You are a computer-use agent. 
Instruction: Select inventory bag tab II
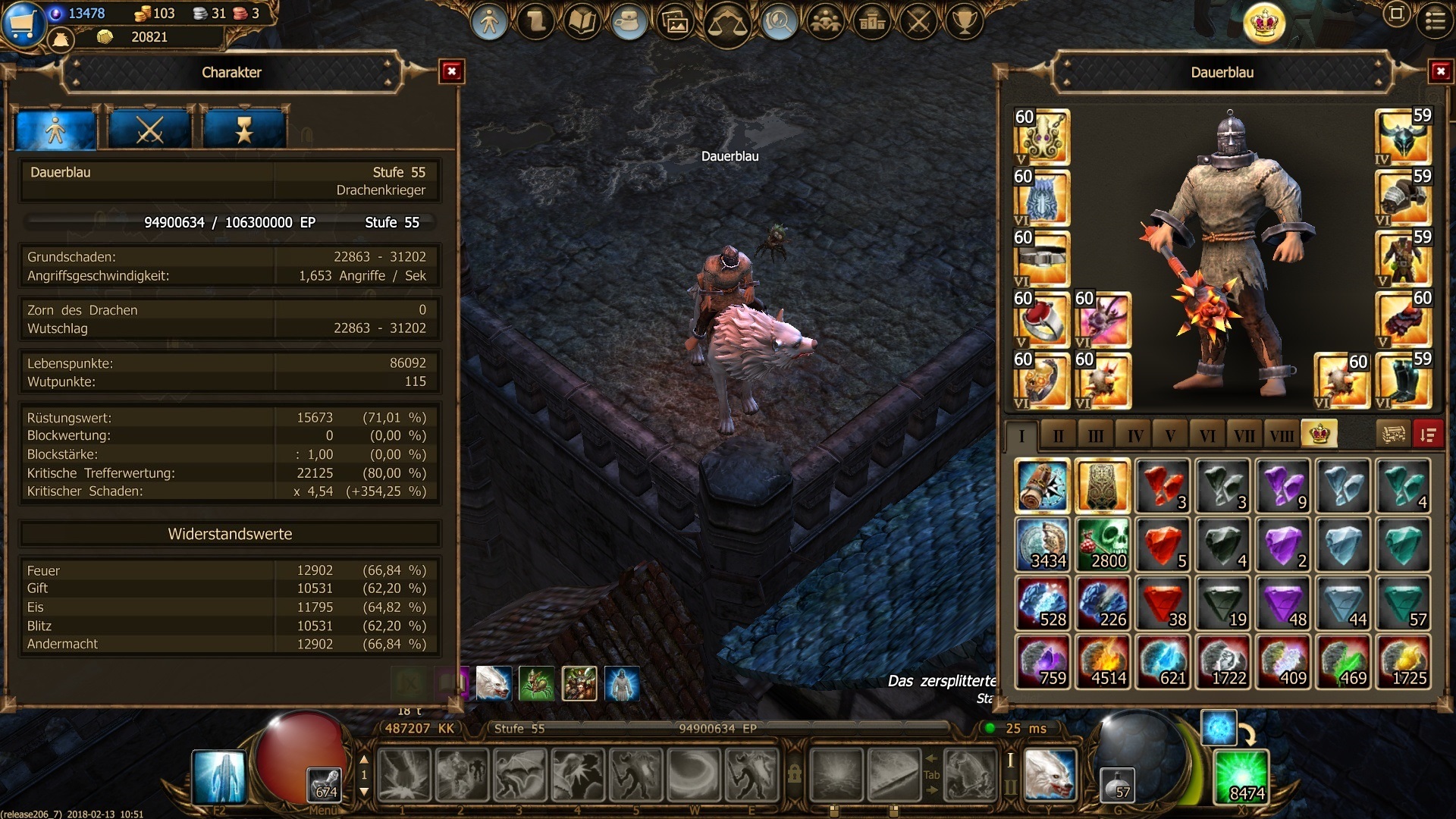coord(1058,435)
